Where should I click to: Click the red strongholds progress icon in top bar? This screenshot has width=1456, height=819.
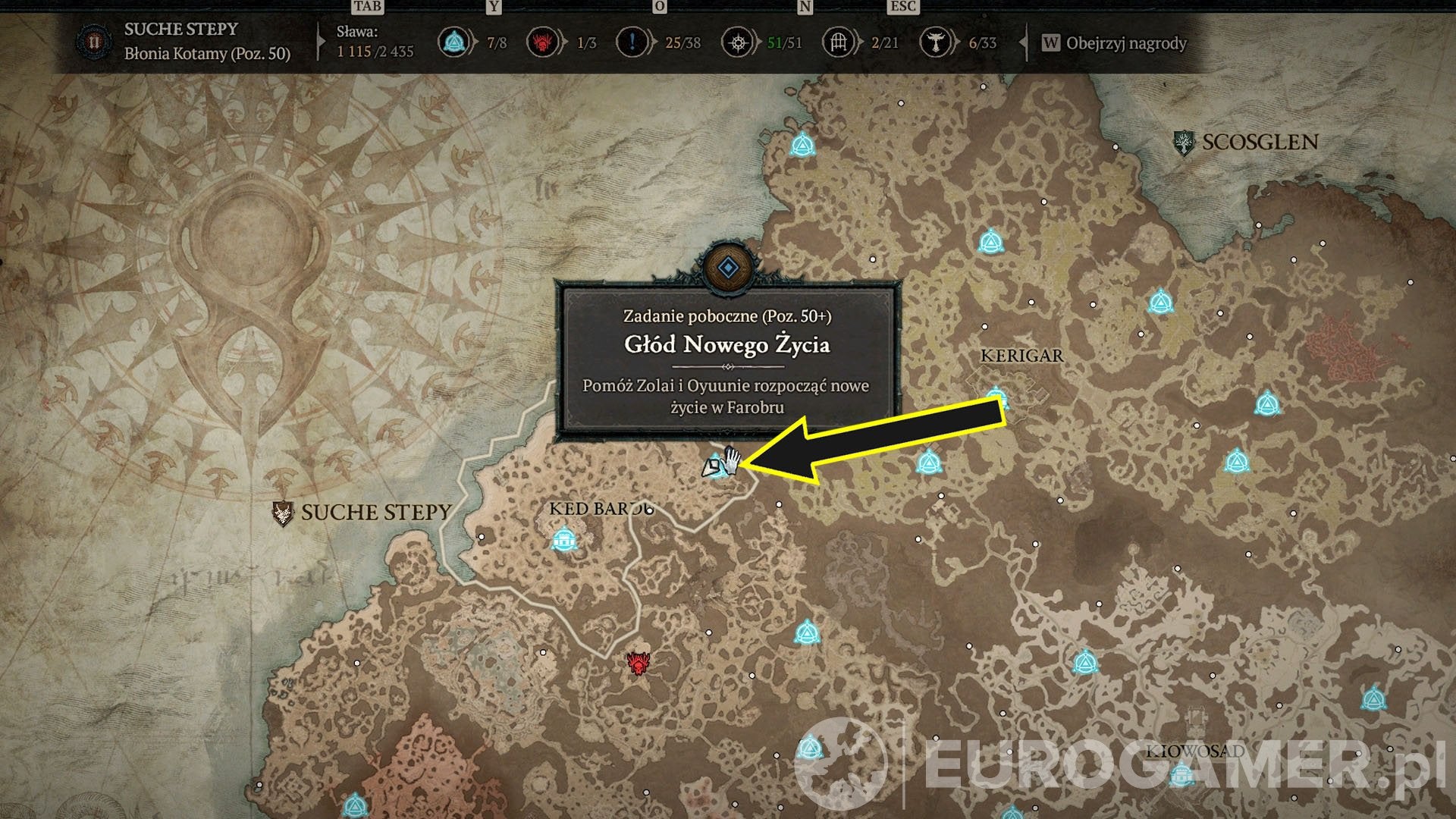tap(542, 42)
